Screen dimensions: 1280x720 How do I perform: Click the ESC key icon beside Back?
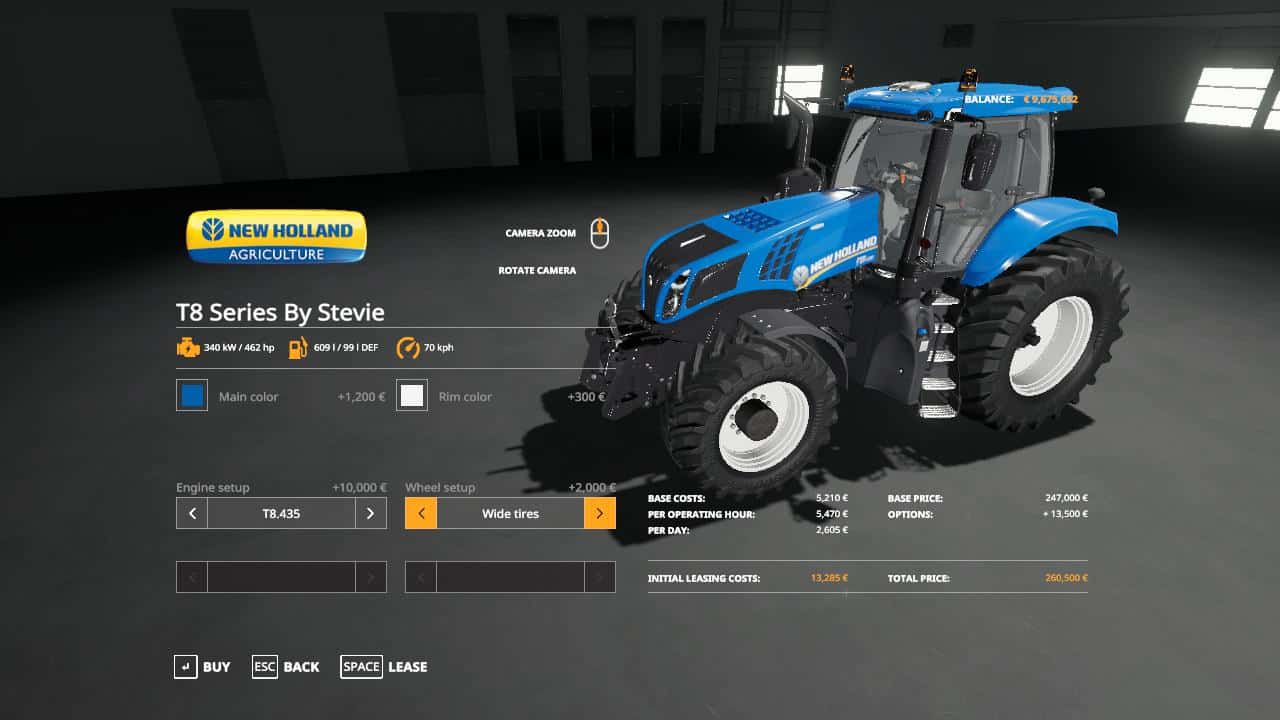click(x=264, y=667)
